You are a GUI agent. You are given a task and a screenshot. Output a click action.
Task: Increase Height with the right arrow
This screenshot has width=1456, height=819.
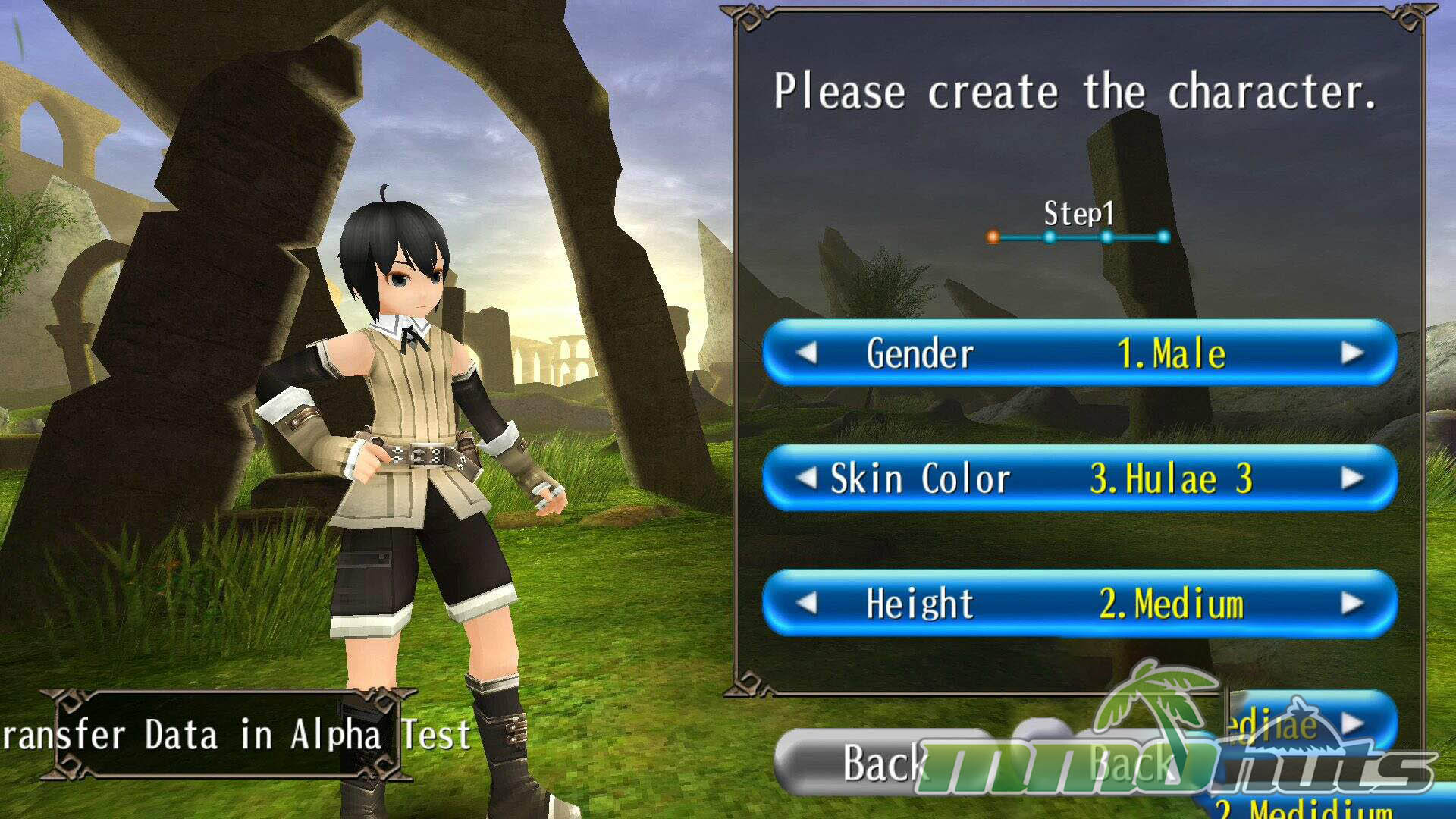[x=1351, y=604]
